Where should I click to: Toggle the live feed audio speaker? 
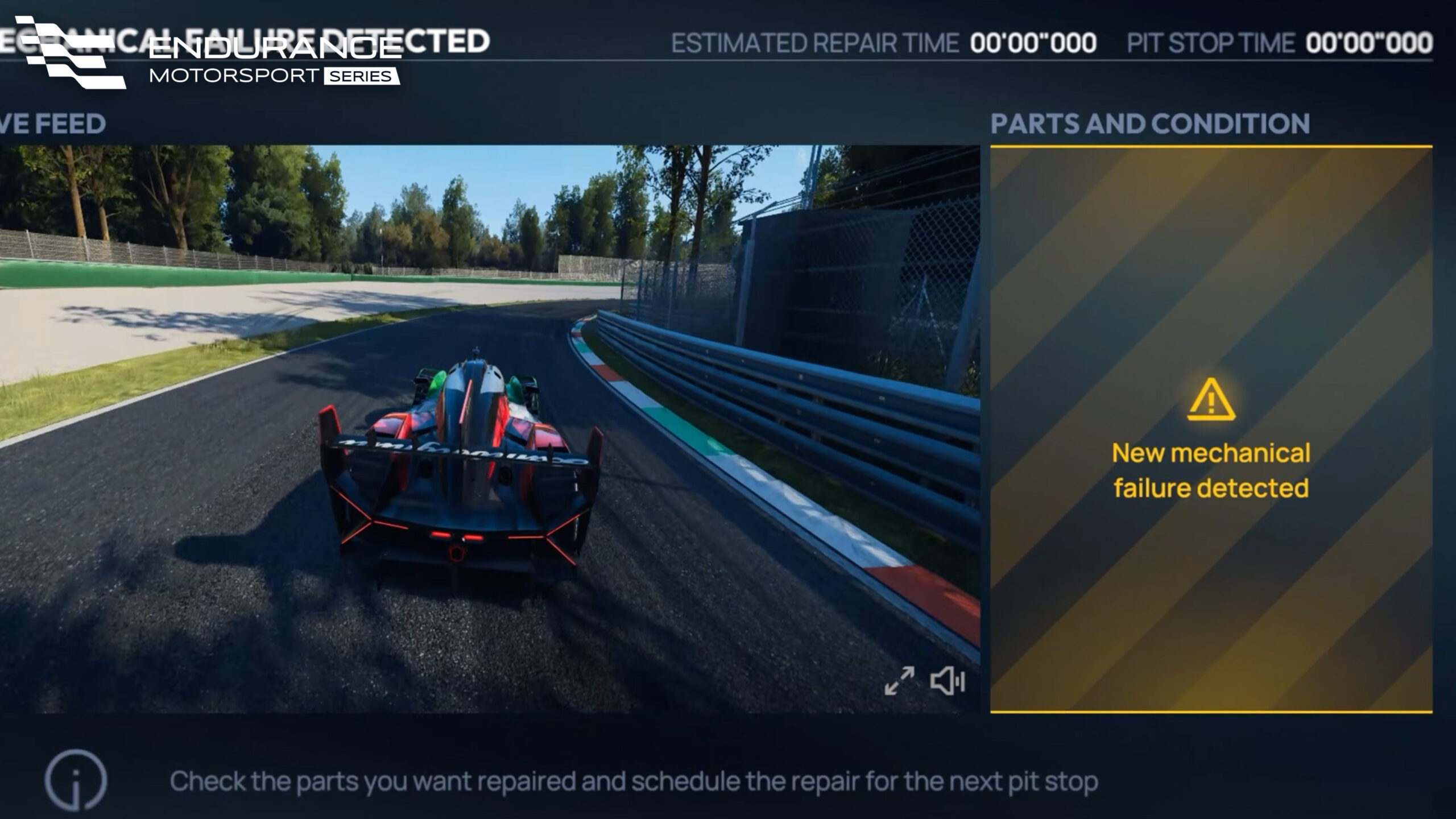pos(948,681)
